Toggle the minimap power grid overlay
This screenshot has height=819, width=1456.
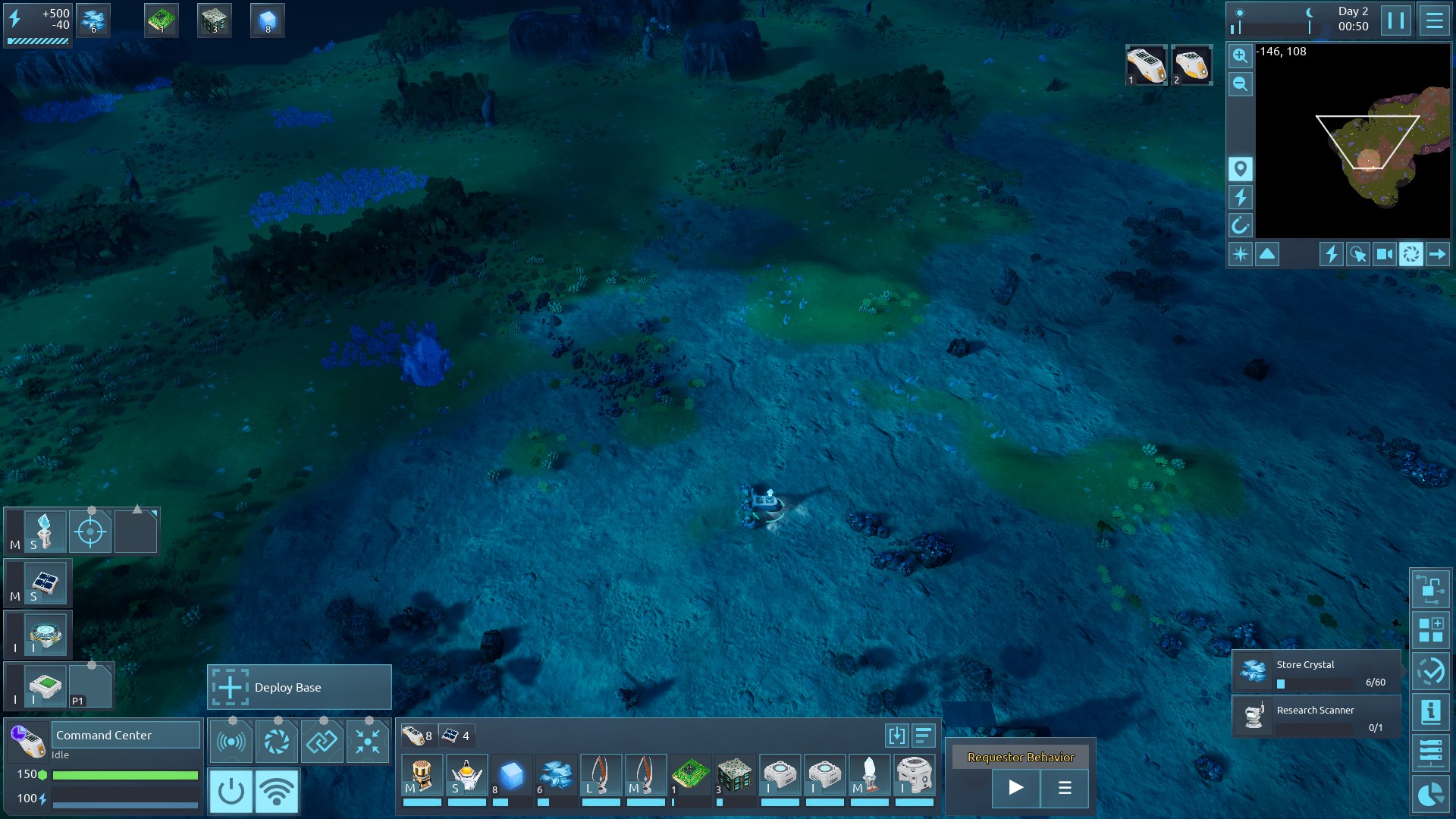(x=1241, y=197)
